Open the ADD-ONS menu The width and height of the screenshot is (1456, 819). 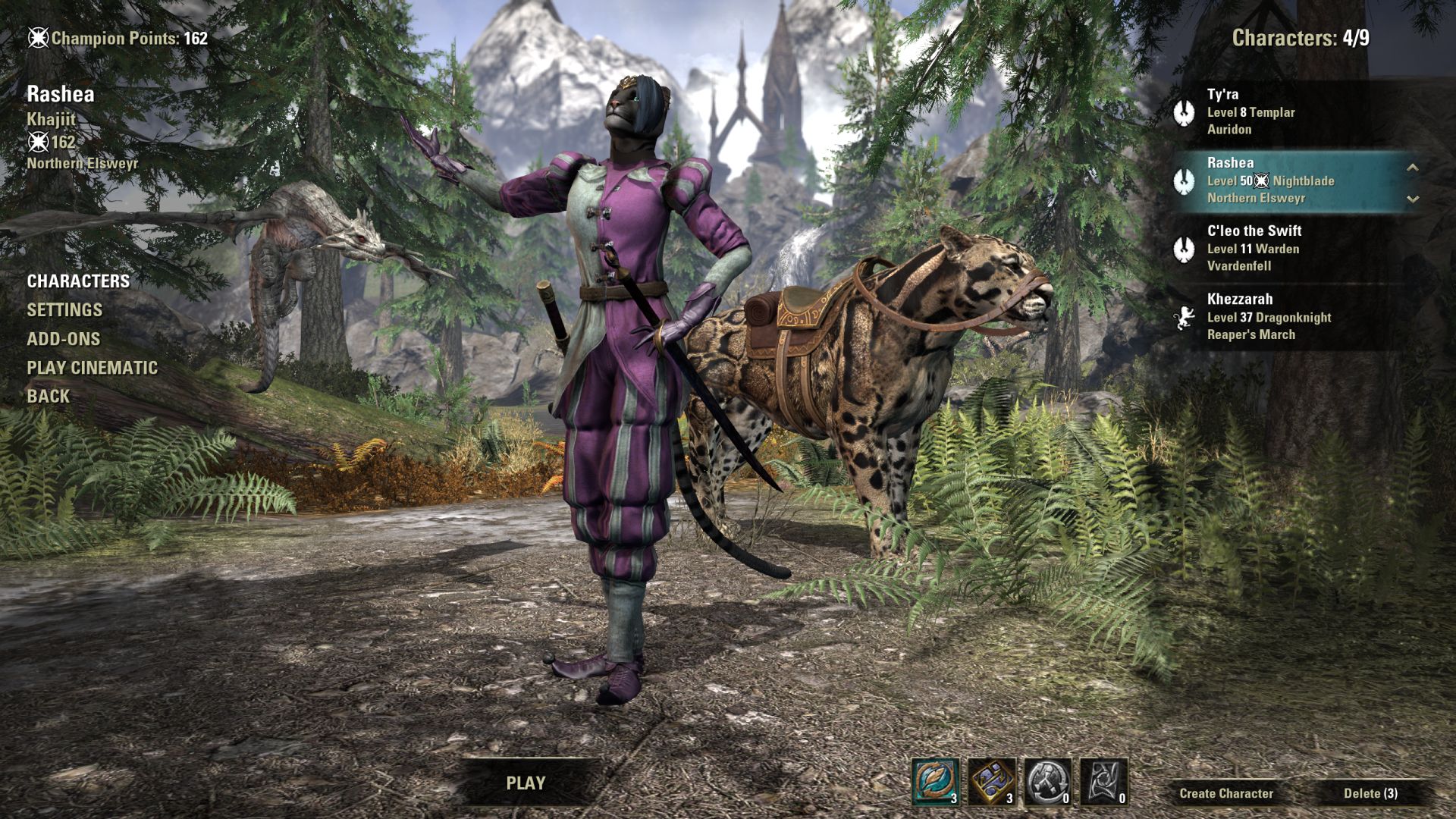point(64,339)
